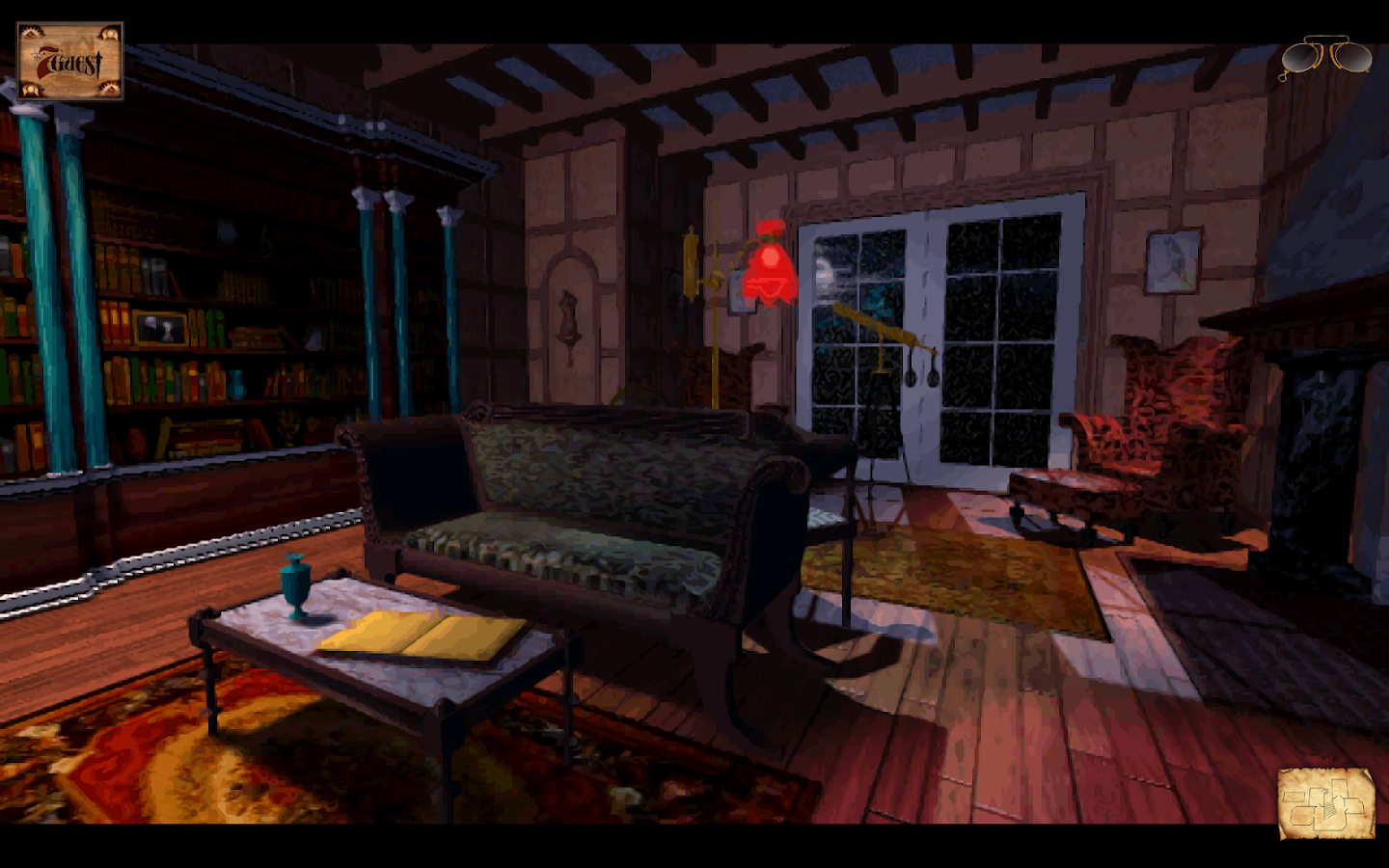The image size is (1389, 868).
Task: Click the framed picture above the armchair
Action: click(x=1170, y=260)
